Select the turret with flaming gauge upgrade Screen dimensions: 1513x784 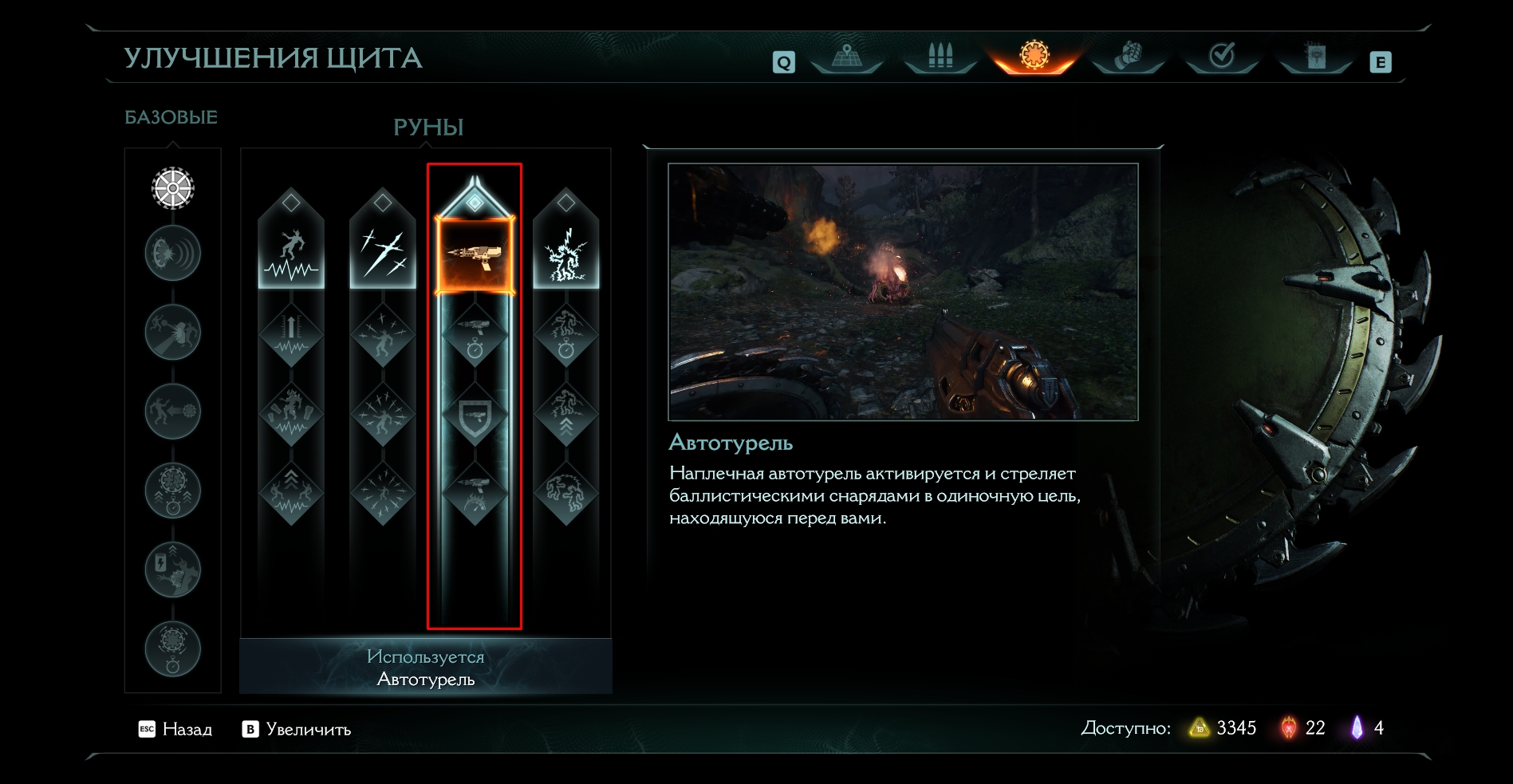click(475, 493)
